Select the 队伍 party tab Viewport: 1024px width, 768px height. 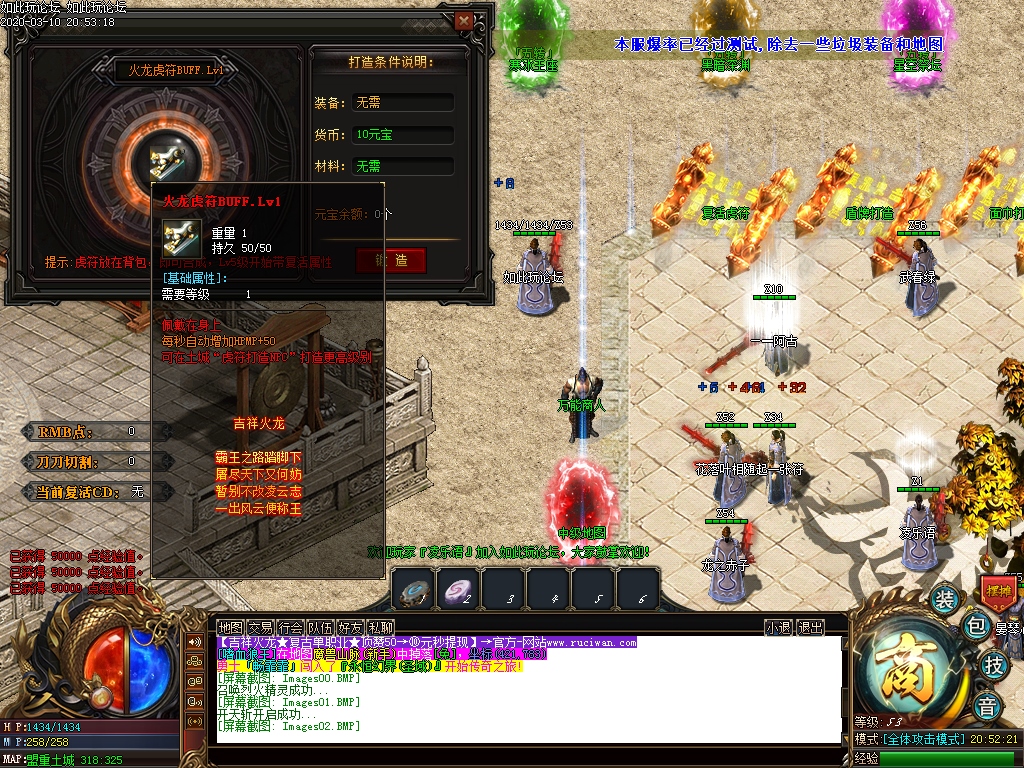321,627
